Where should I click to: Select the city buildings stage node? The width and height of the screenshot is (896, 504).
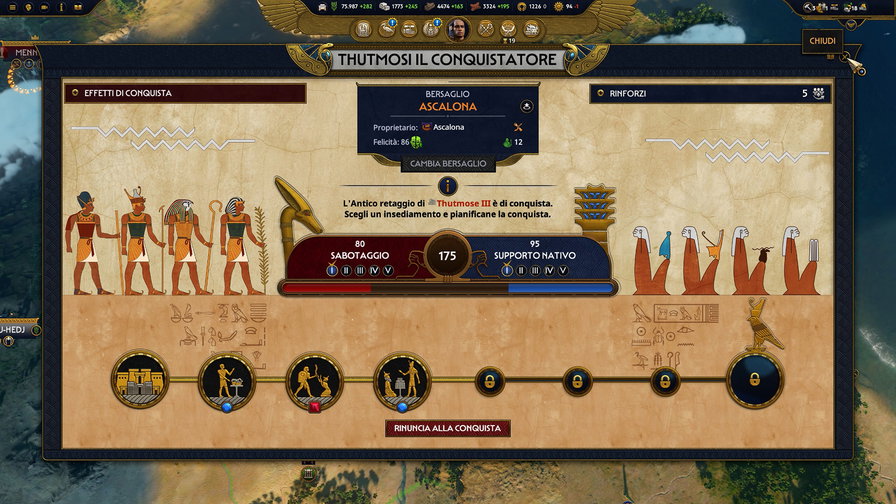click(140, 379)
